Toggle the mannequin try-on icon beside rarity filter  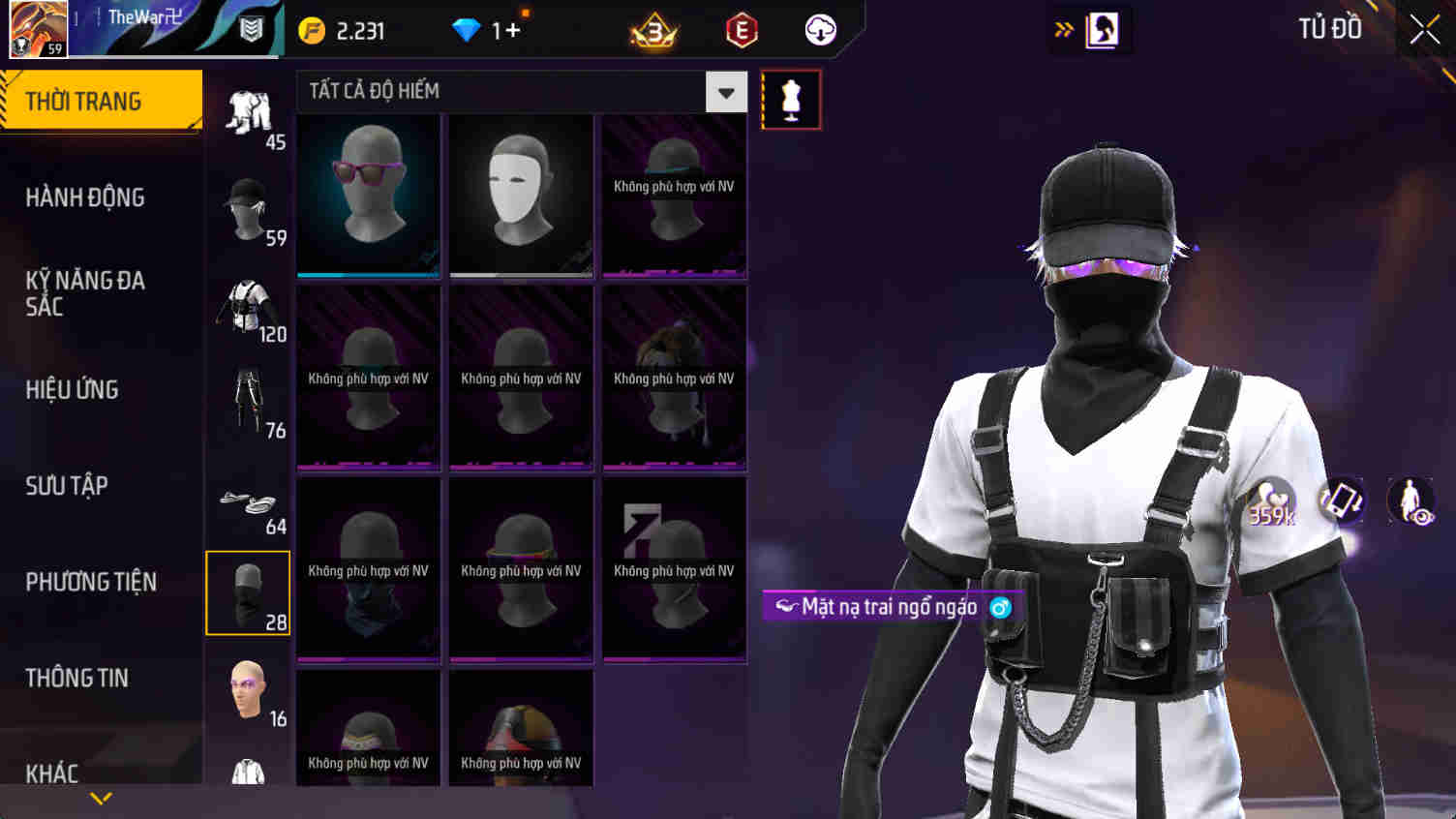coord(791,97)
